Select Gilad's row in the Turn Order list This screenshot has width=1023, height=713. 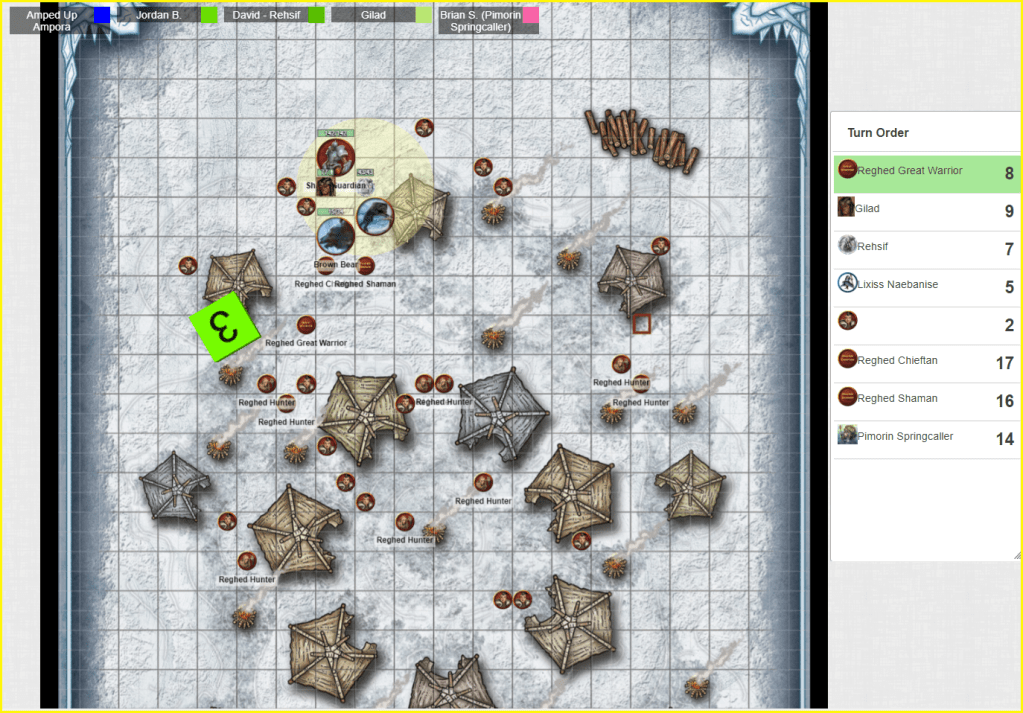click(x=910, y=210)
